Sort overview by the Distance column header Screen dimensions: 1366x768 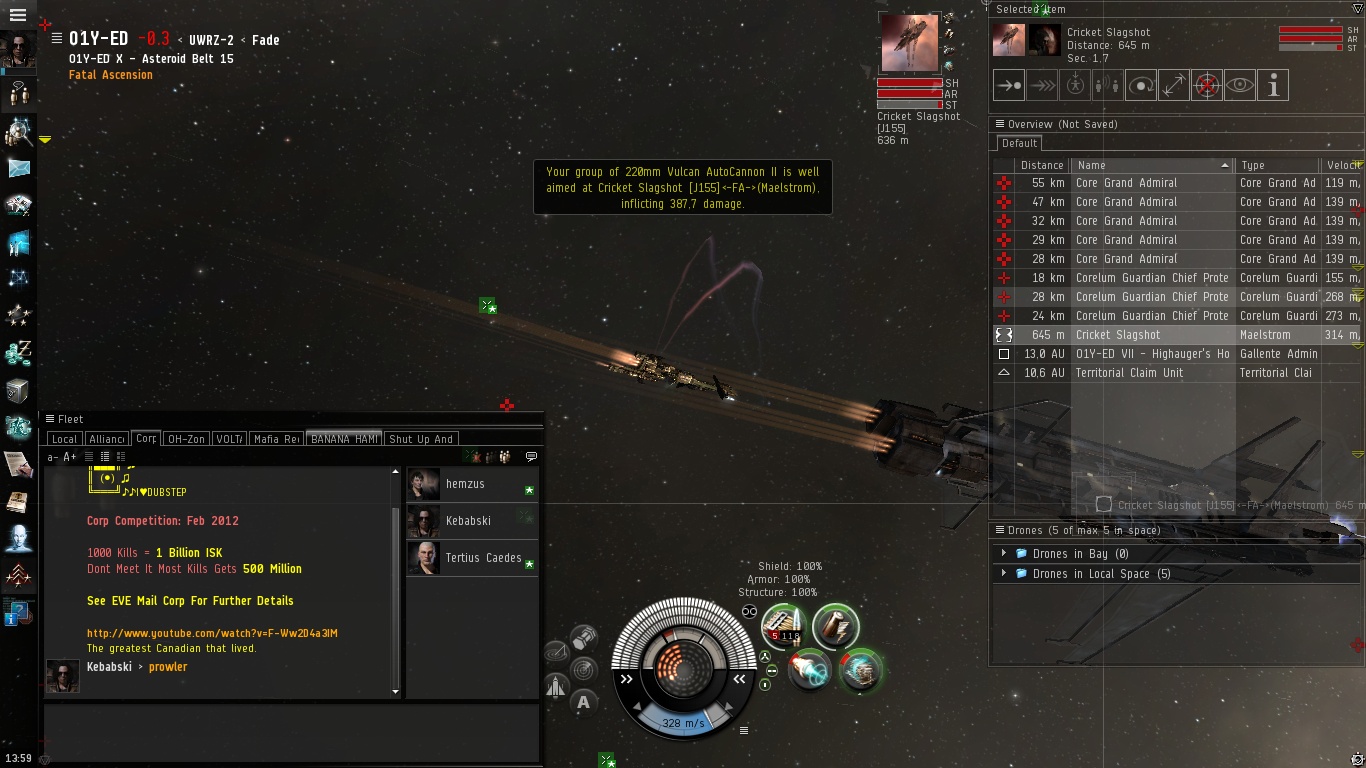click(1042, 165)
